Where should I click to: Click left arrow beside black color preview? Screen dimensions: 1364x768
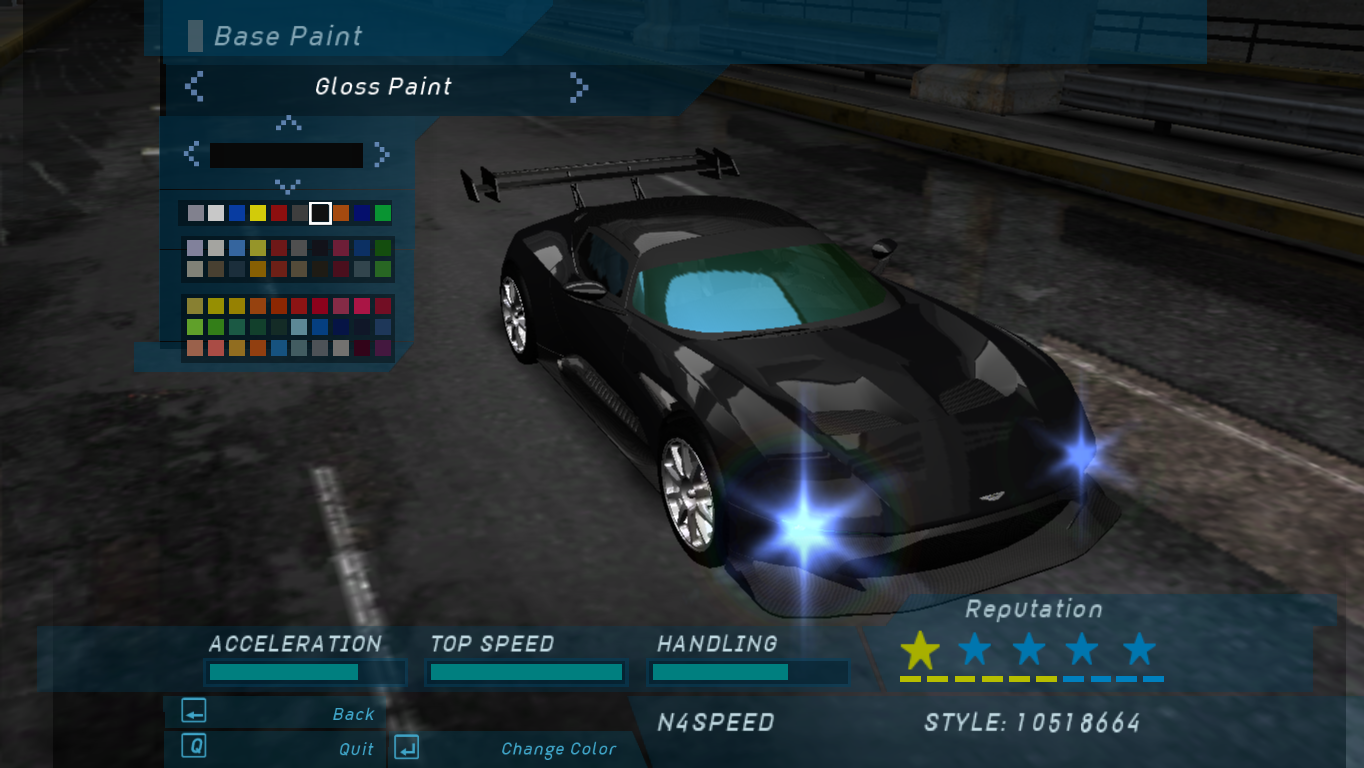[192, 154]
